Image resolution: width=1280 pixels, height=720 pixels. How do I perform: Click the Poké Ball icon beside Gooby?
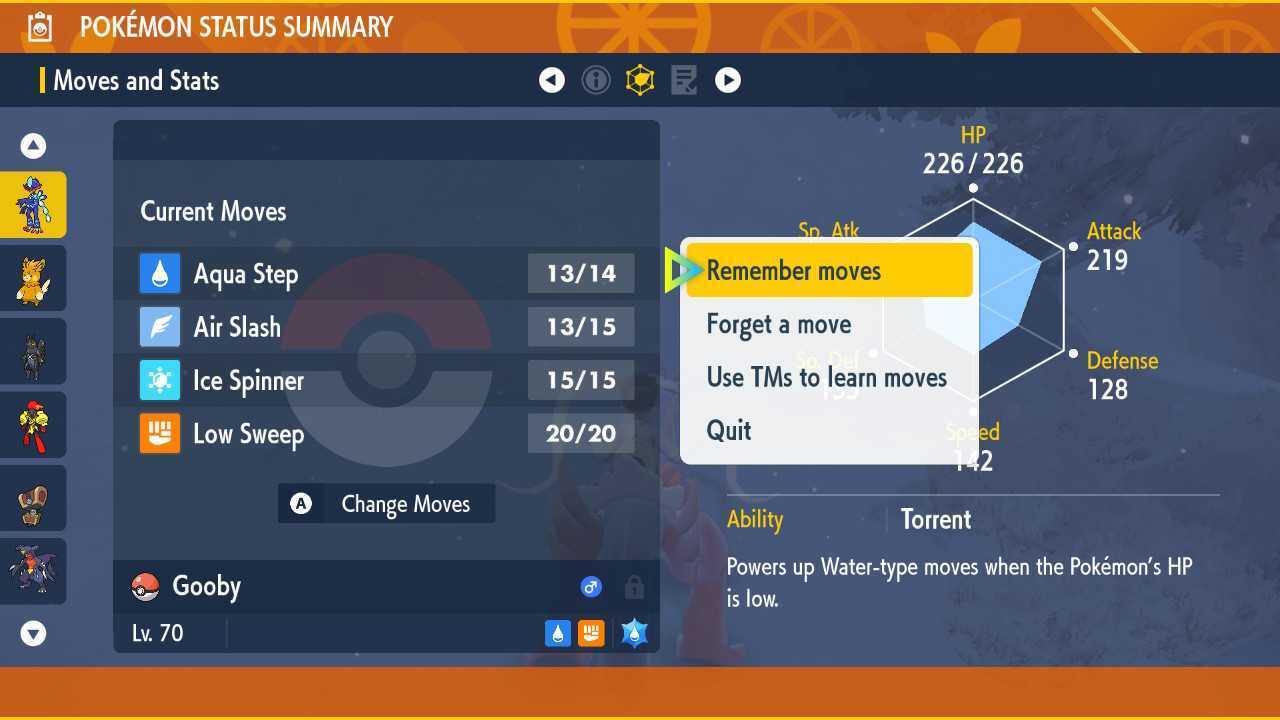click(x=147, y=586)
